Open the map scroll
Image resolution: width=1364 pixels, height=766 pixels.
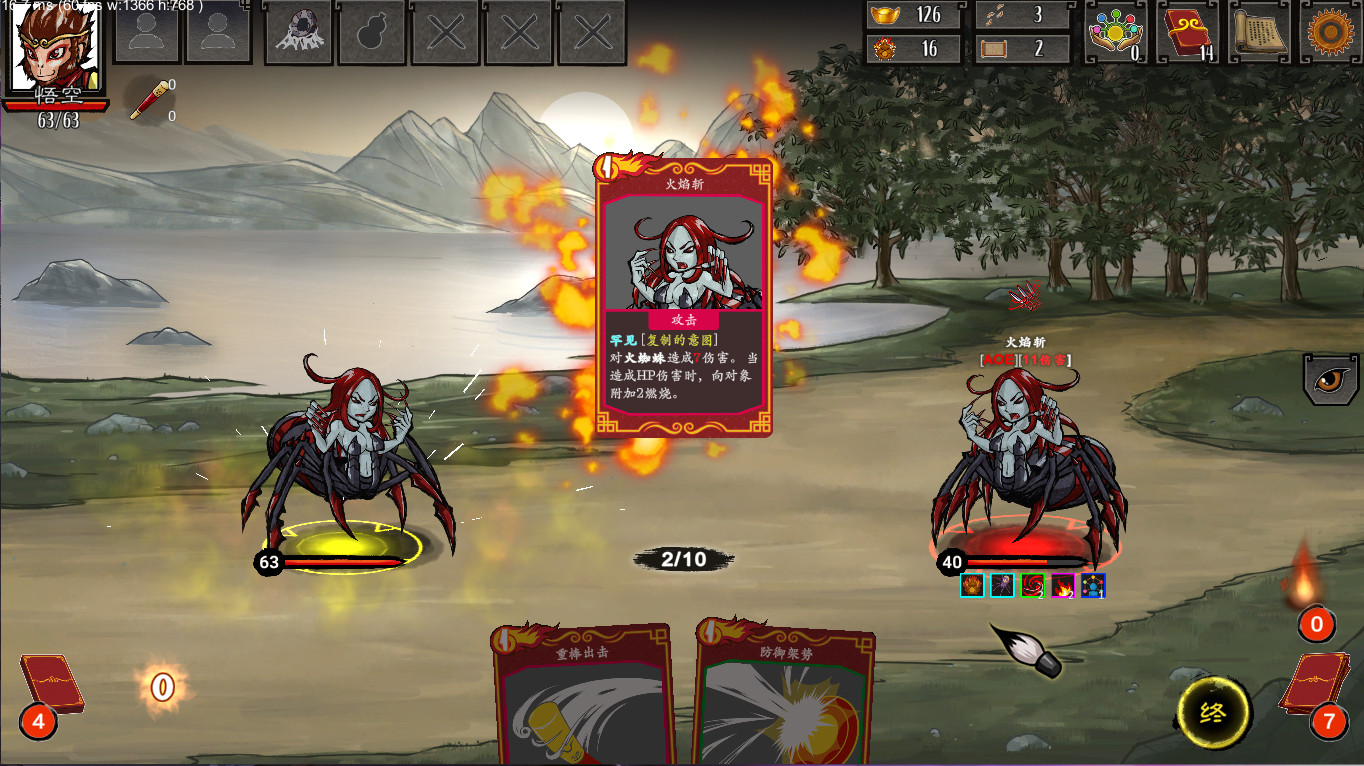point(1258,32)
